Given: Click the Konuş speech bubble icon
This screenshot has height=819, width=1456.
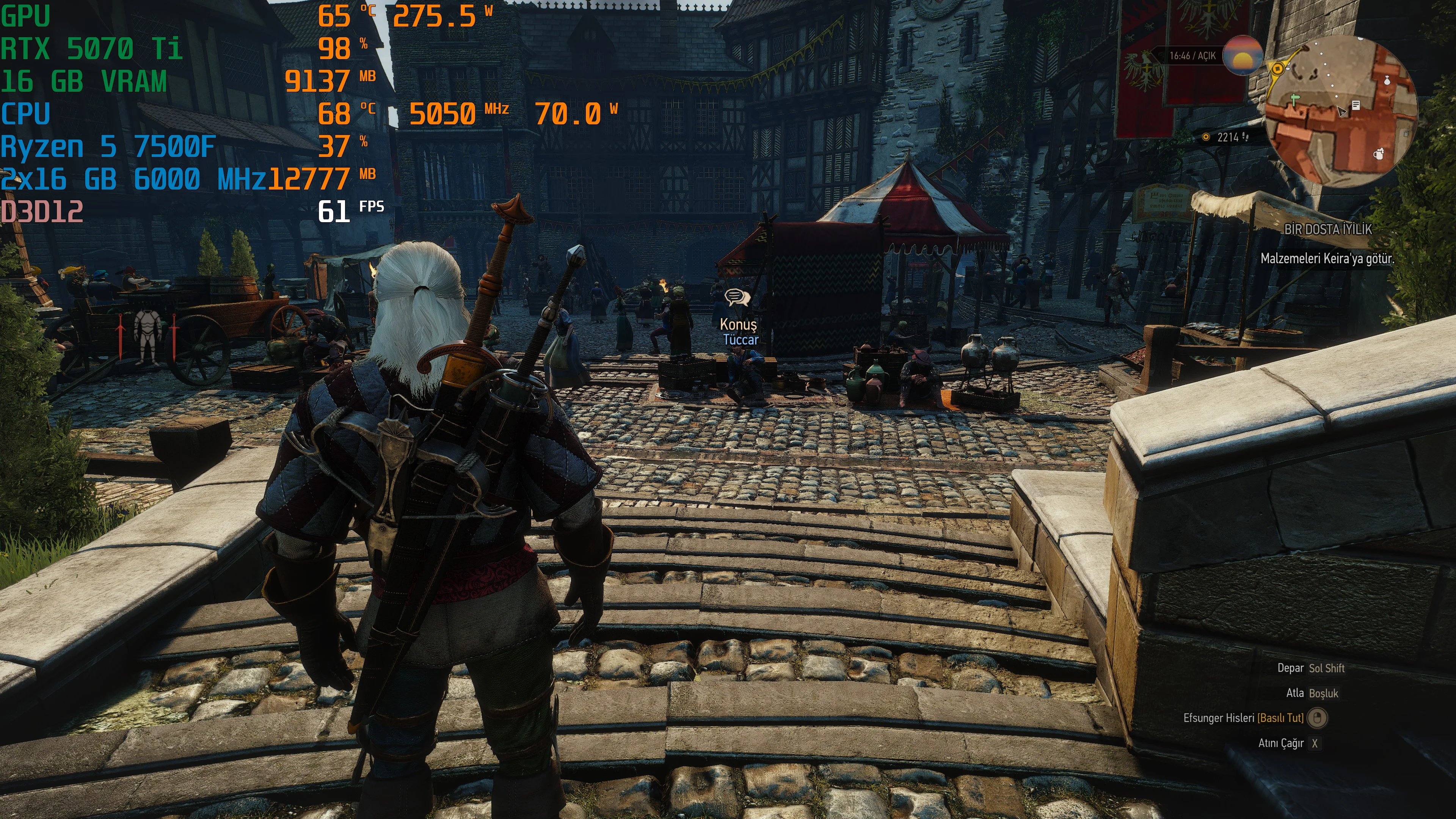Looking at the screenshot, I should click(x=737, y=297).
